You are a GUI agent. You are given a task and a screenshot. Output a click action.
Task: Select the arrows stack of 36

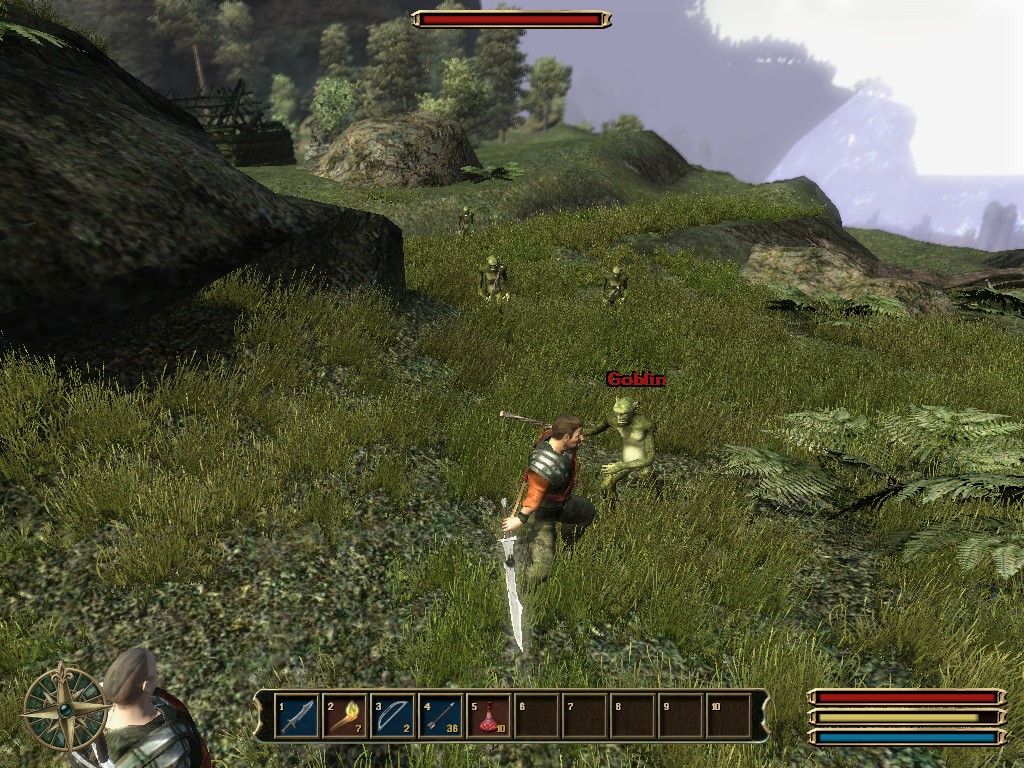point(441,716)
